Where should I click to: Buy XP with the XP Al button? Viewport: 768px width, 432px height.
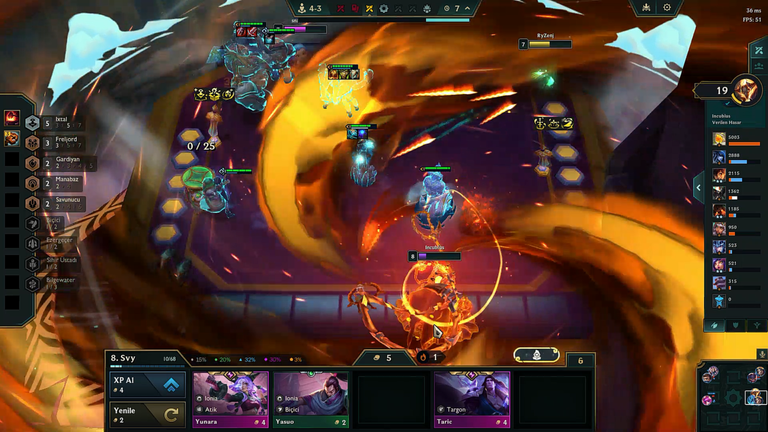[x=147, y=385]
